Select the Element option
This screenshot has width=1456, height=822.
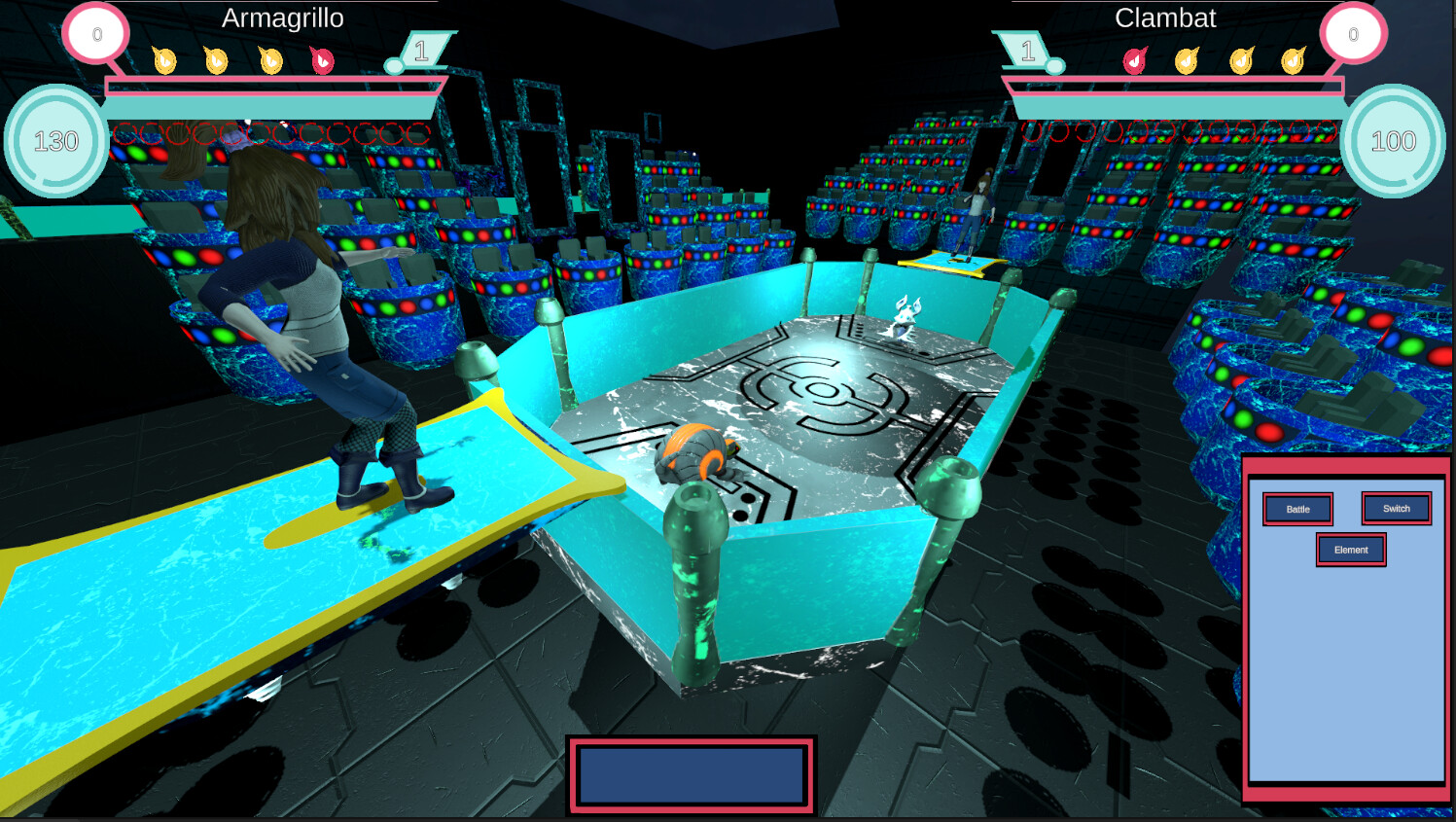click(1351, 550)
